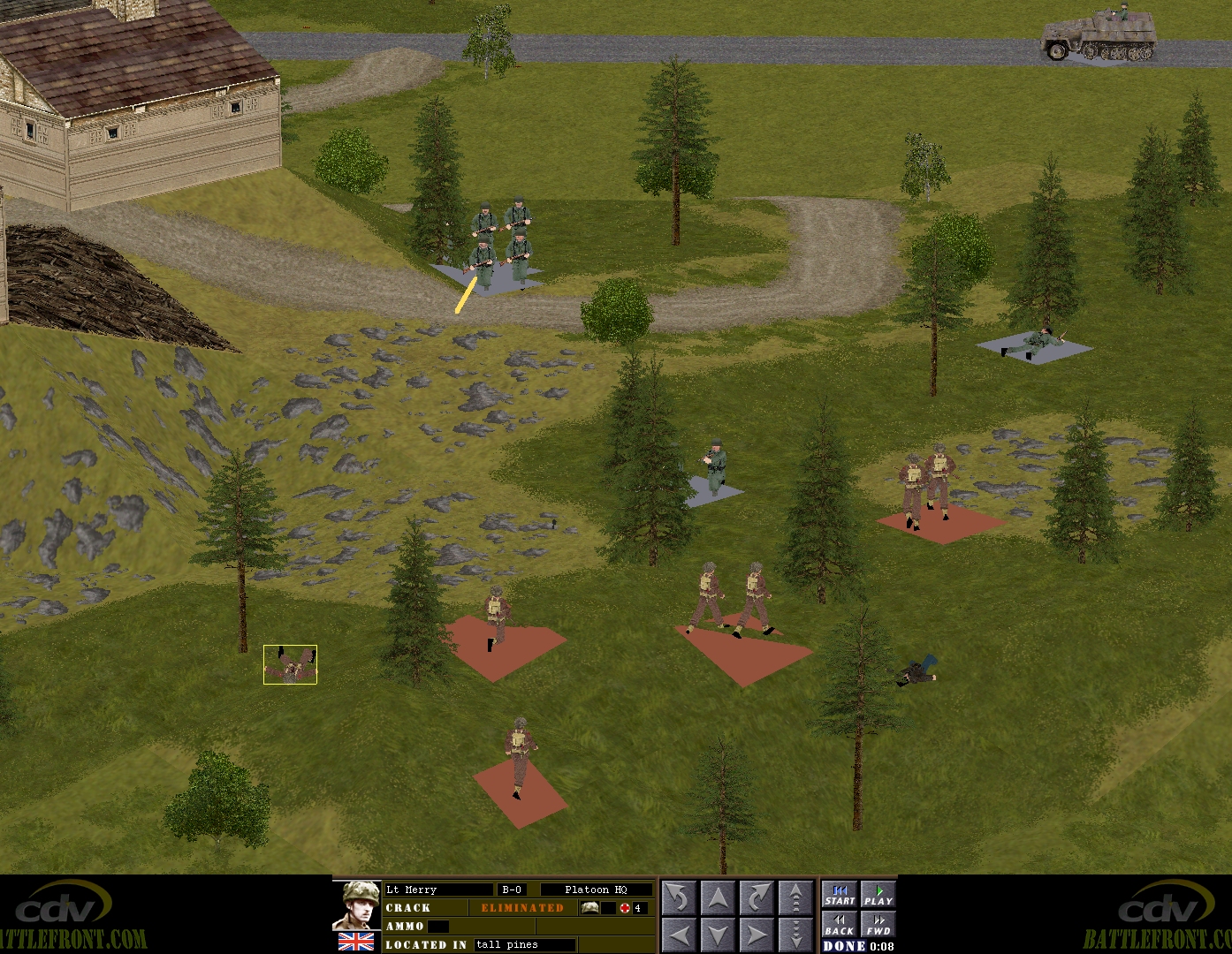Rotate the camera right with the curved arrow

[x=757, y=898]
